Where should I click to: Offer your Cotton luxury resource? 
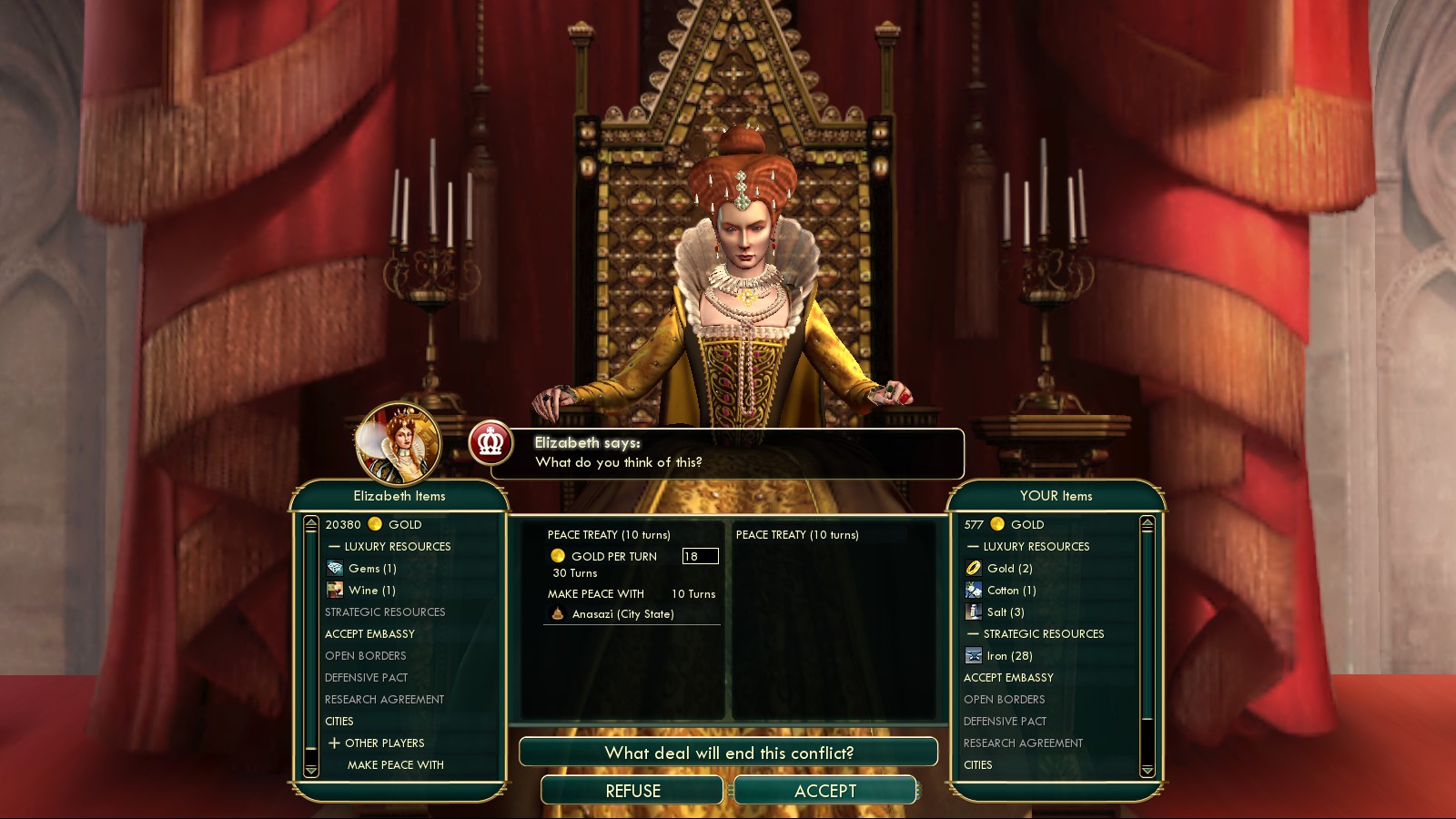pyautogui.click(x=1011, y=591)
